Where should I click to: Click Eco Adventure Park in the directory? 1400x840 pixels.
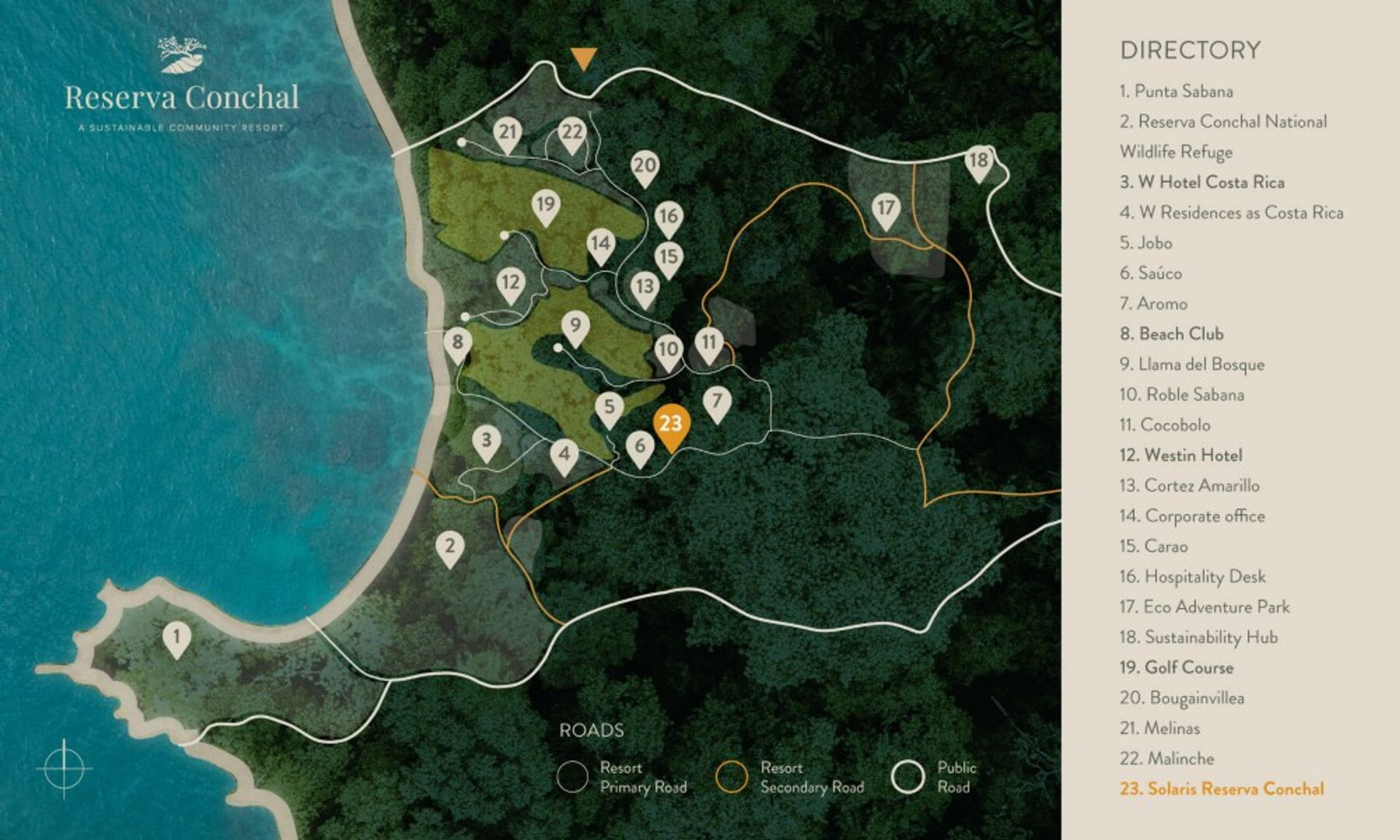click(1205, 607)
